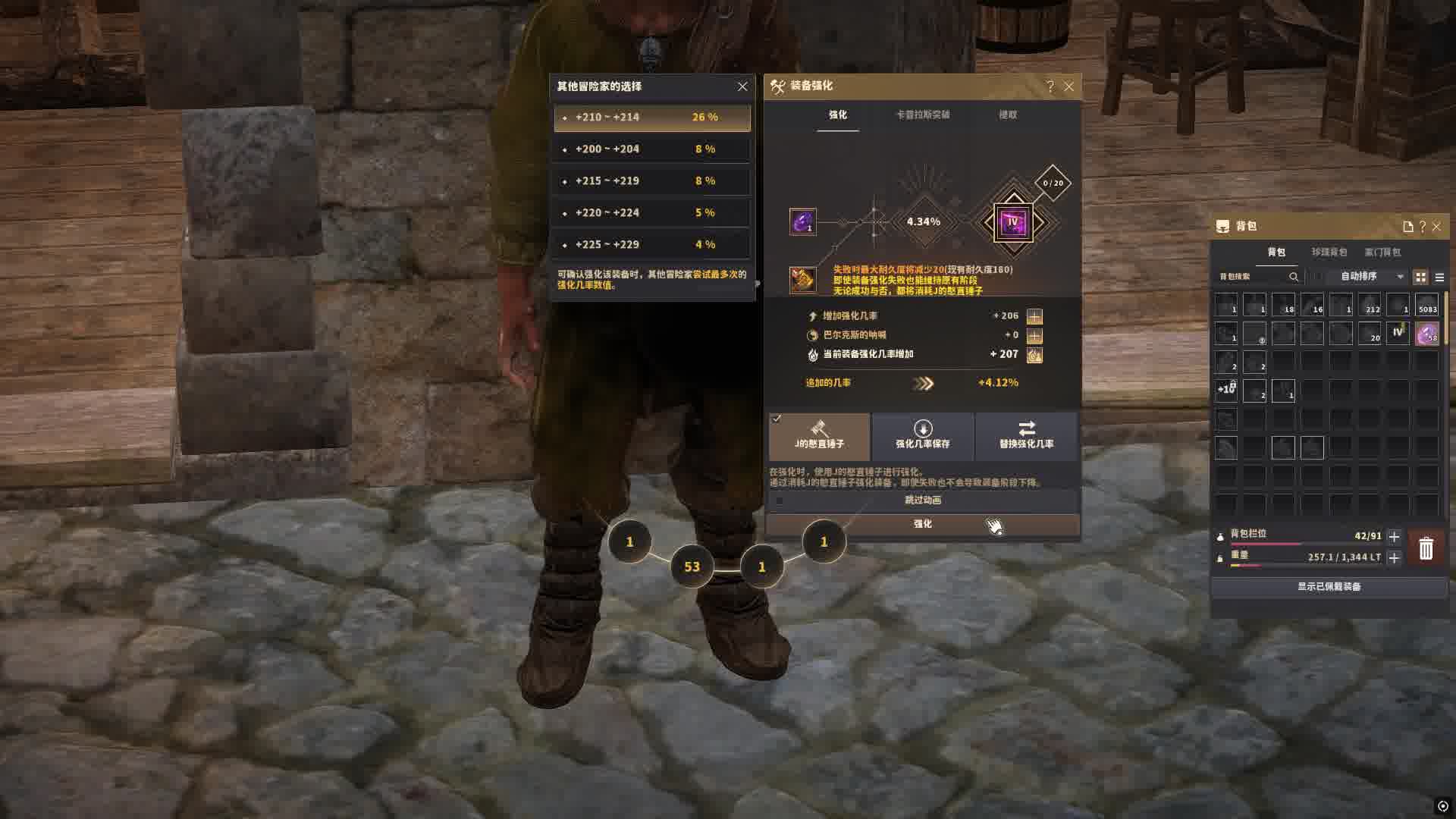Choose 强化几率保存 option
The height and width of the screenshot is (819, 1456).
pyautogui.click(x=922, y=435)
